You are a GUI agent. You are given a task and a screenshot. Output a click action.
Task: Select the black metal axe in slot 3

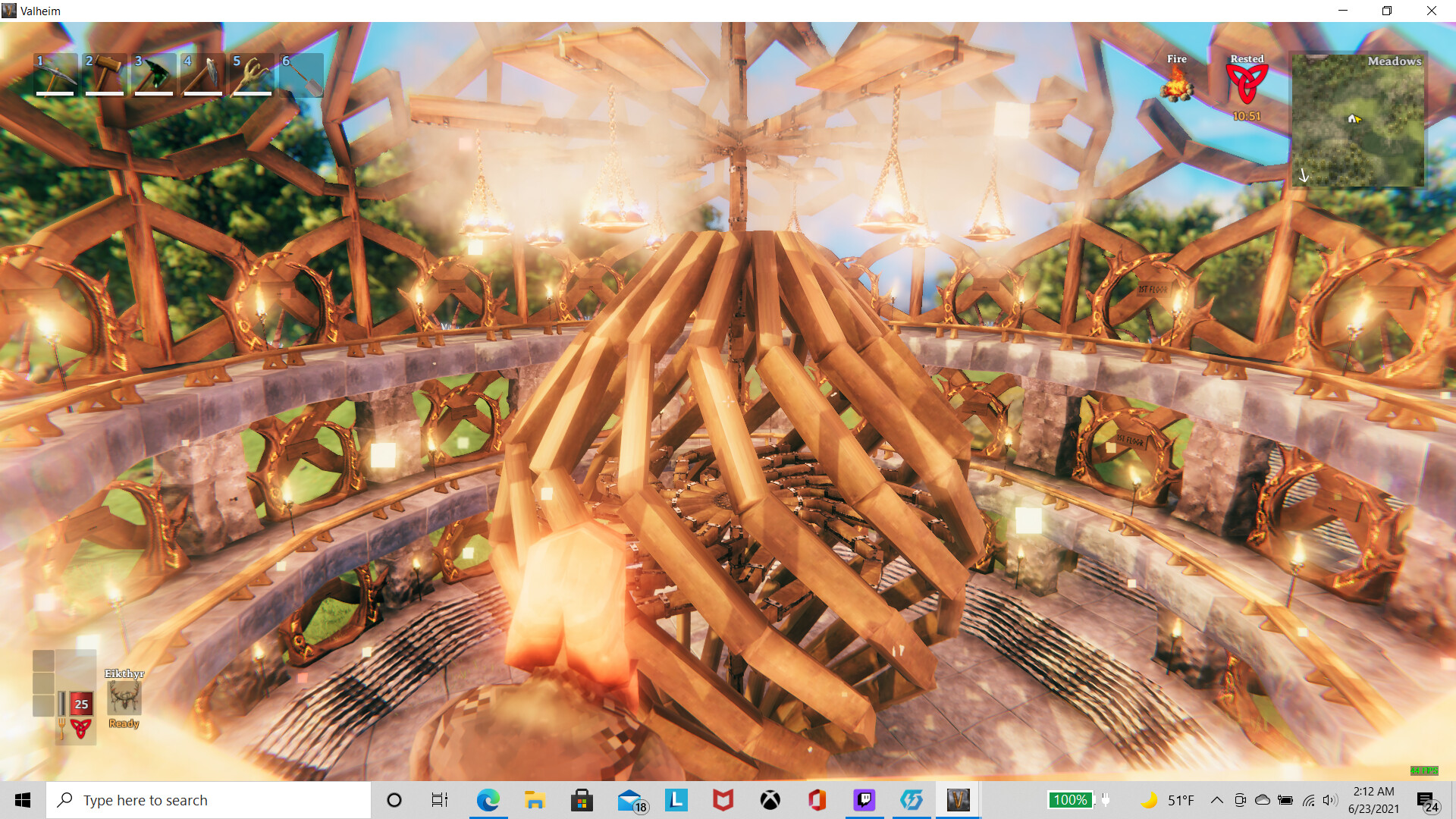tap(153, 74)
